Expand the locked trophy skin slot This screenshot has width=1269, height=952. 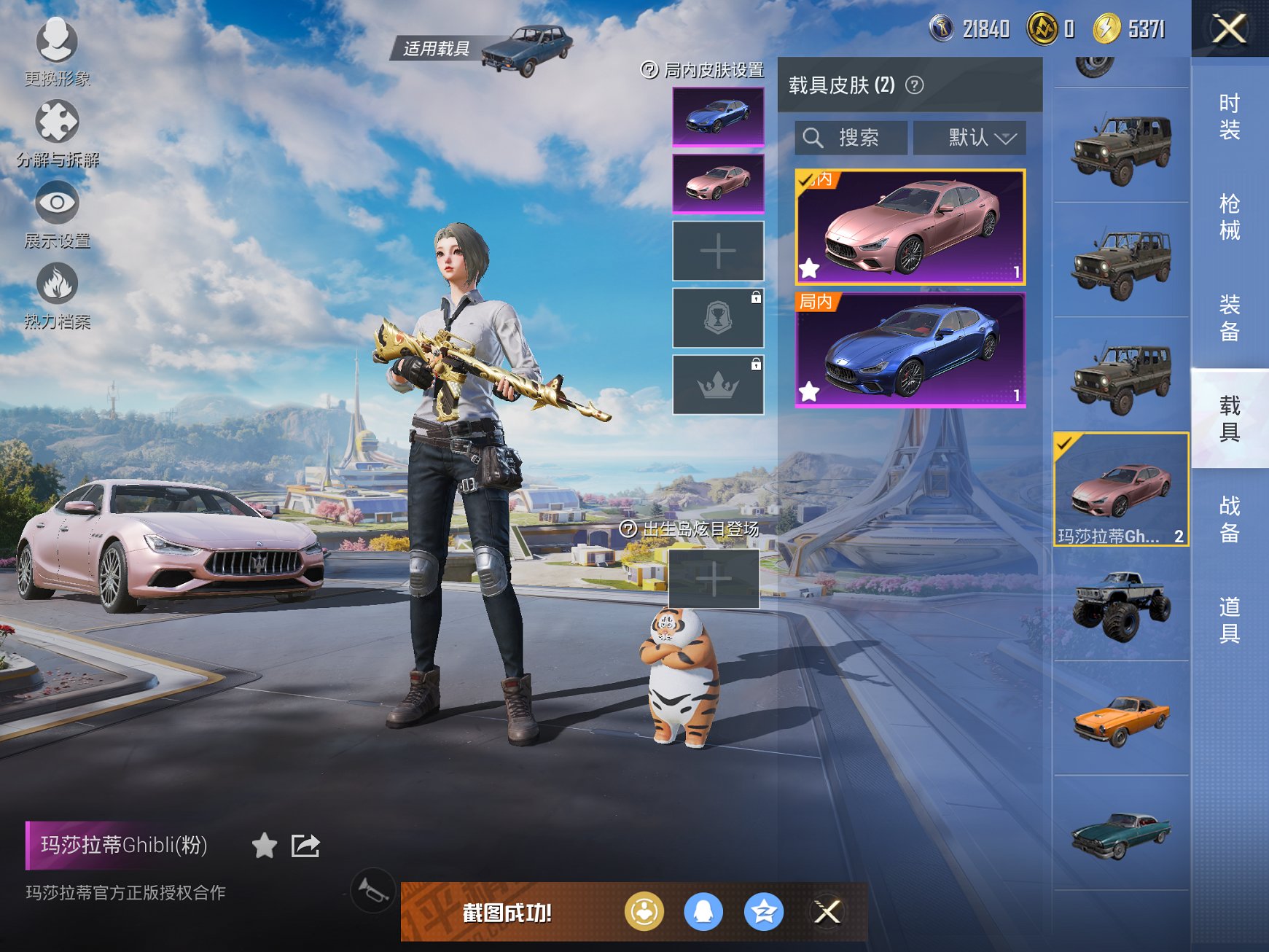718,317
